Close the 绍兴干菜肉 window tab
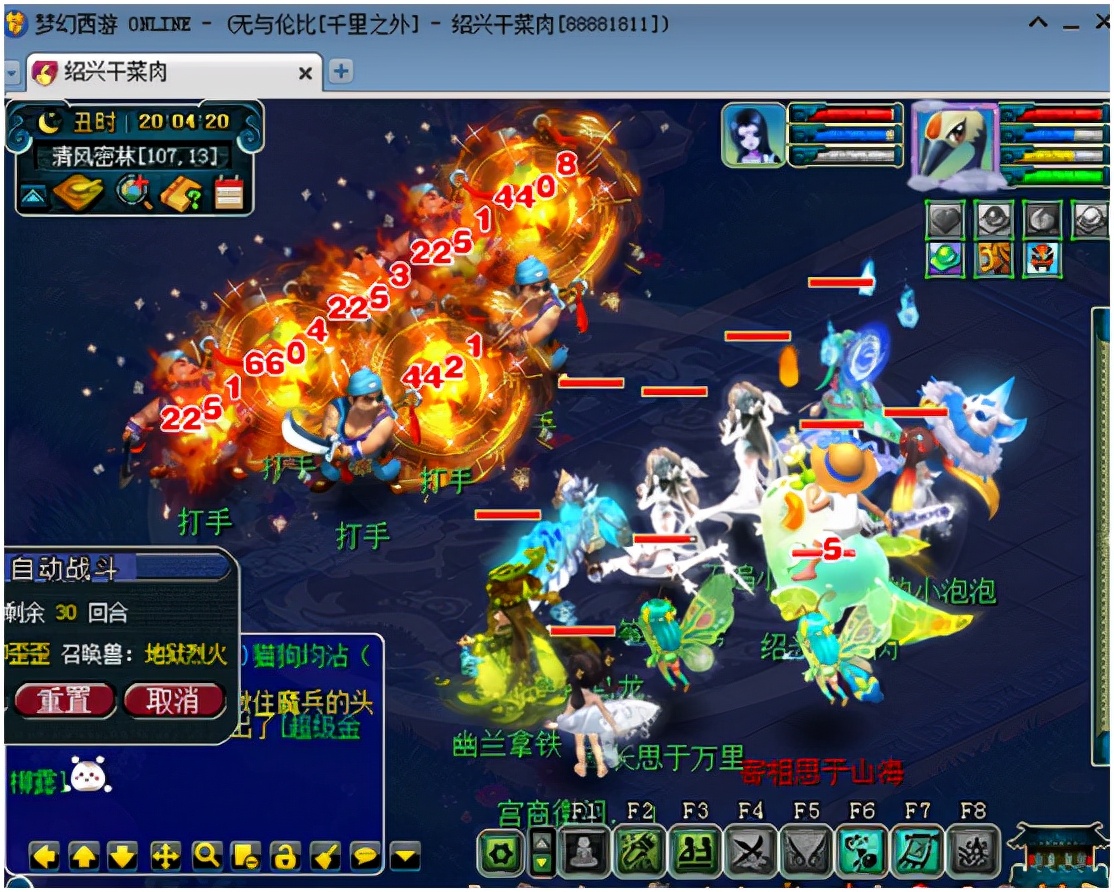Image resolution: width=1114 pixels, height=892 pixels. (x=306, y=73)
